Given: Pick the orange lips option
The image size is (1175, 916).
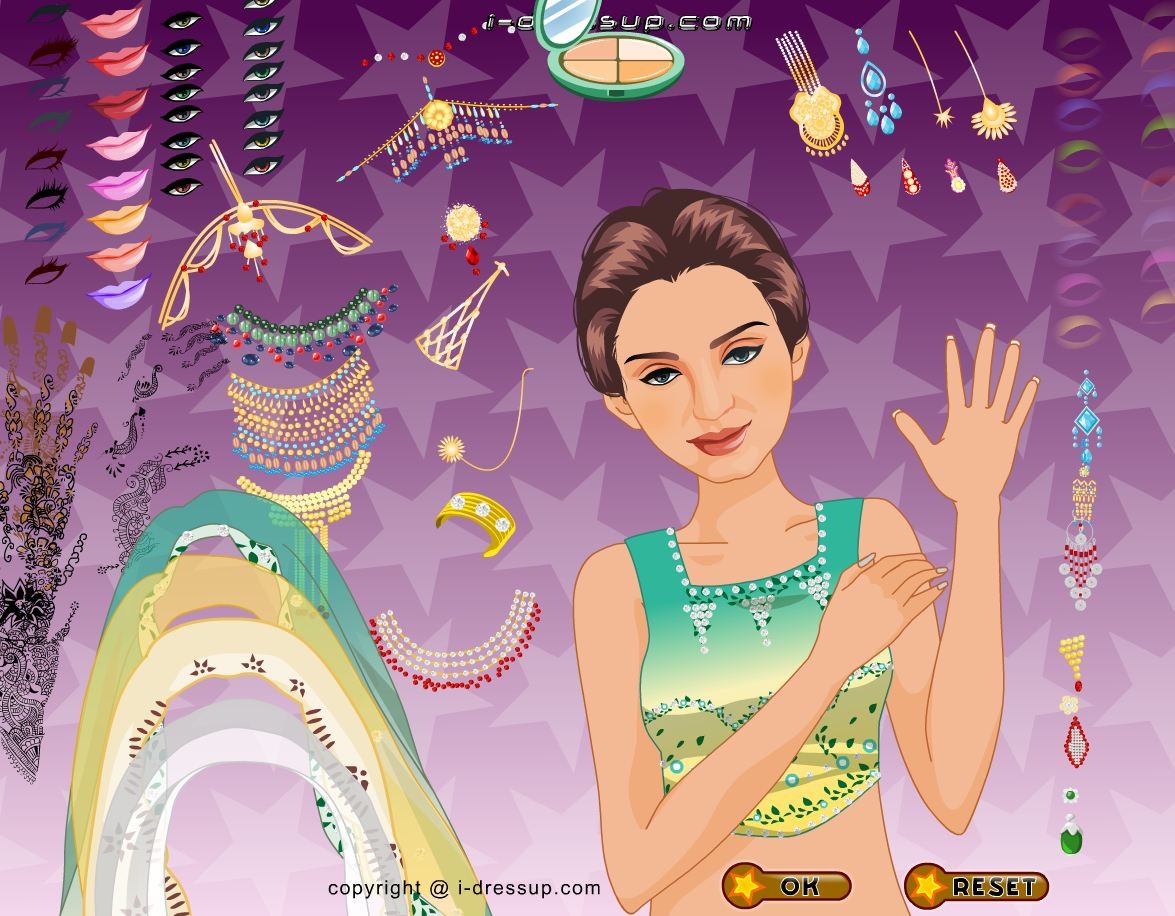Looking at the screenshot, I should coord(118,216).
